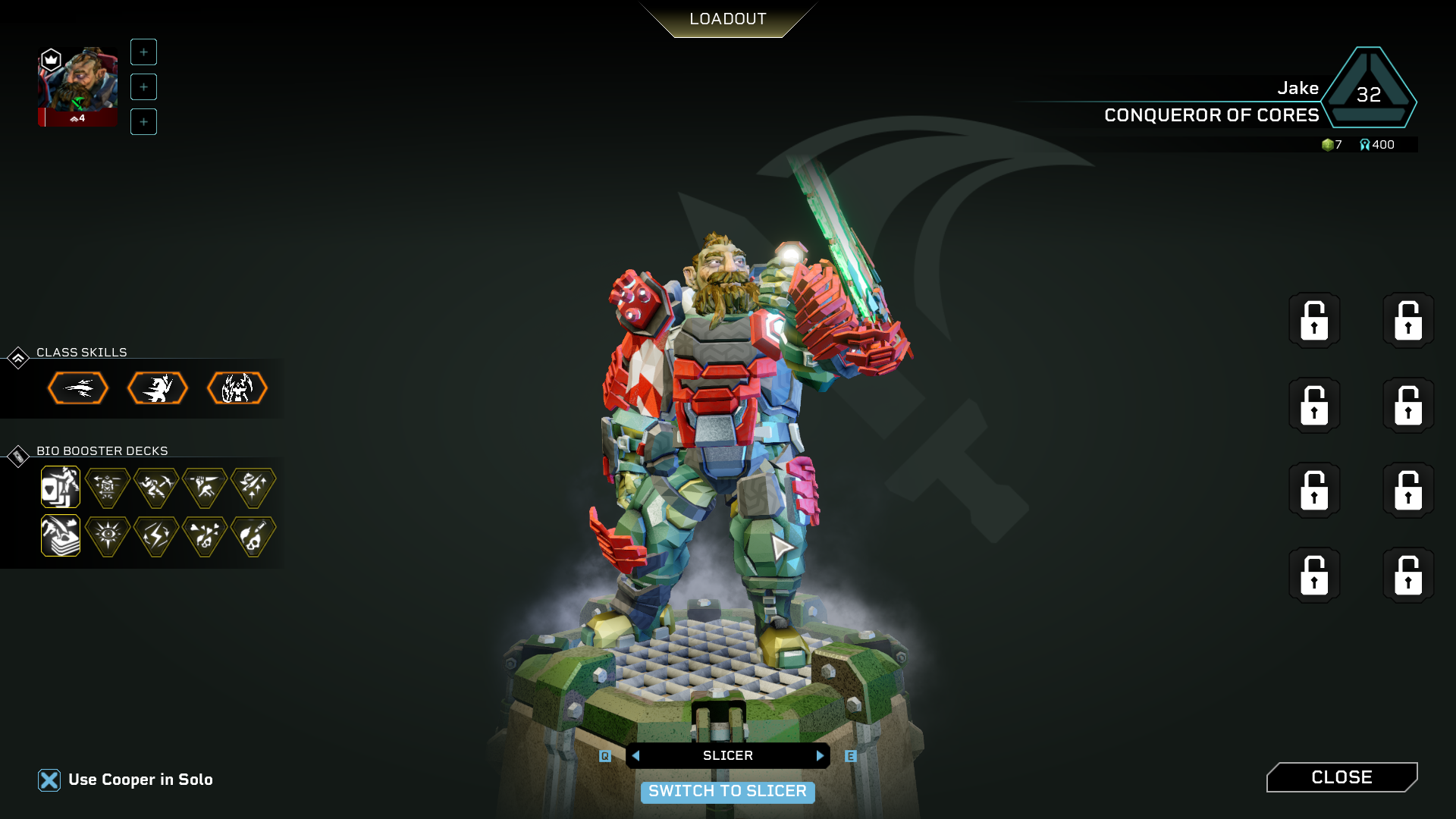Select the stacked cards with claw icon
The height and width of the screenshot is (819, 1456).
61,536
